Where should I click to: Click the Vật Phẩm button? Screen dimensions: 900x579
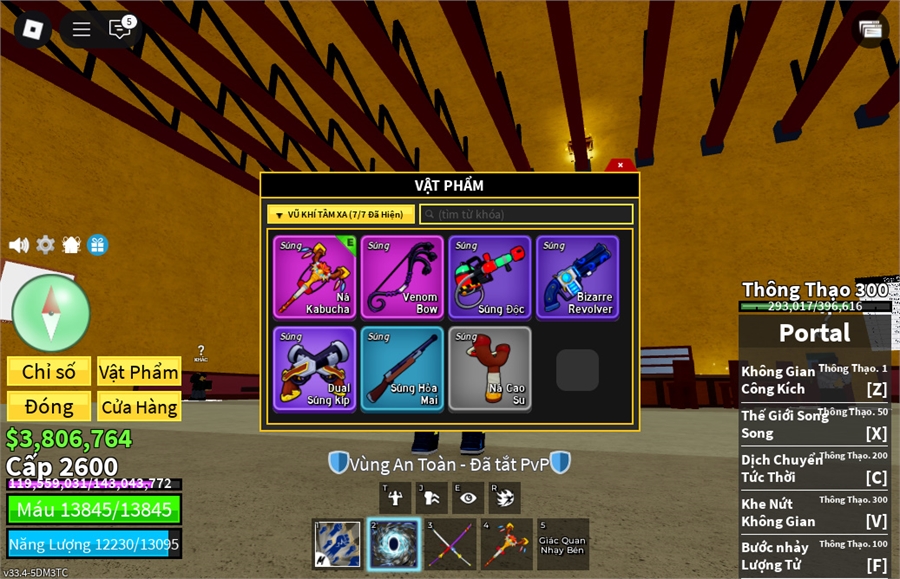[139, 372]
